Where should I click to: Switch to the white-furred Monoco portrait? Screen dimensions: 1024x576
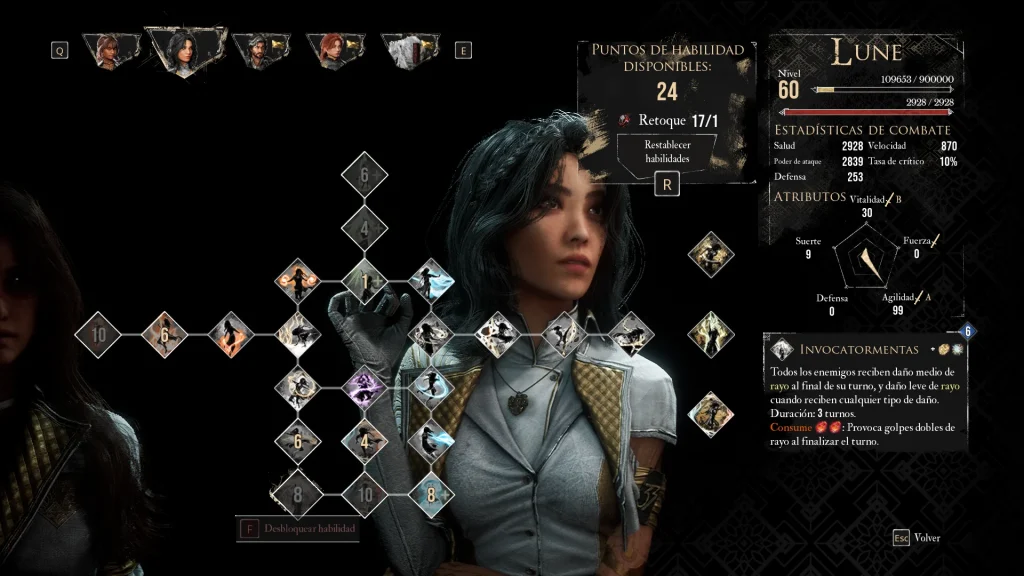point(410,49)
